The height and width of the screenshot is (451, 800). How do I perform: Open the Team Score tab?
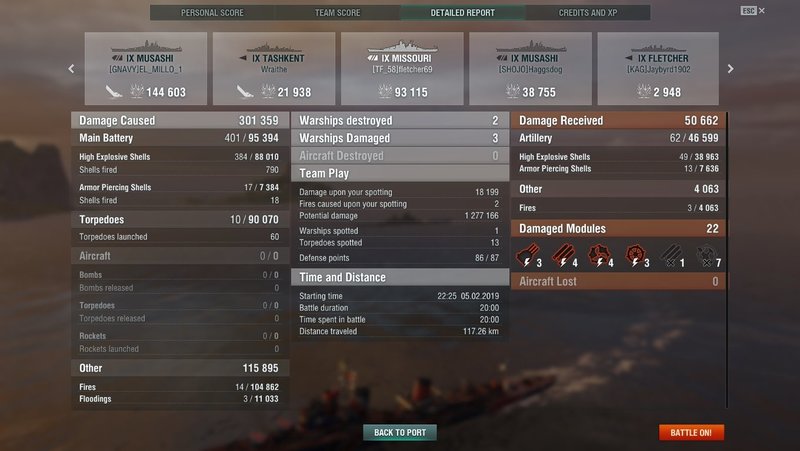(337, 13)
